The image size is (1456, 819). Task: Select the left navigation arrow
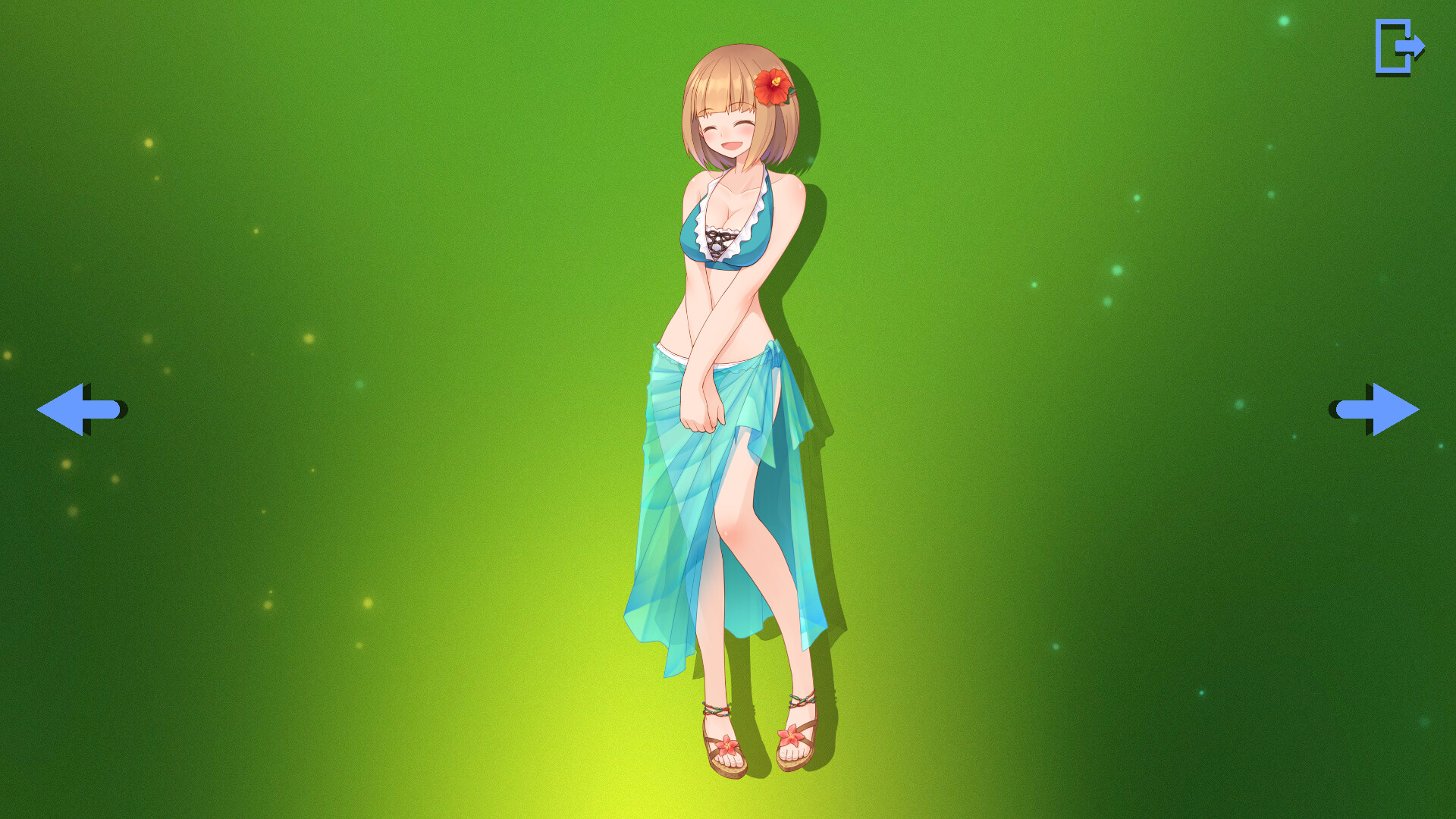point(80,409)
